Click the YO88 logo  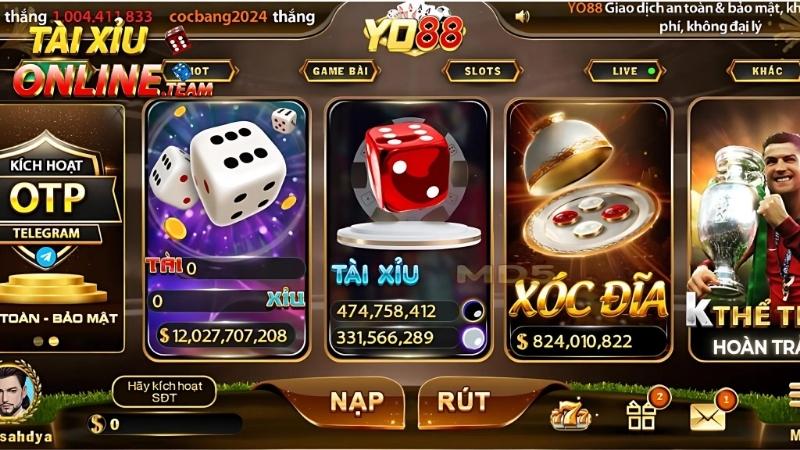(413, 33)
